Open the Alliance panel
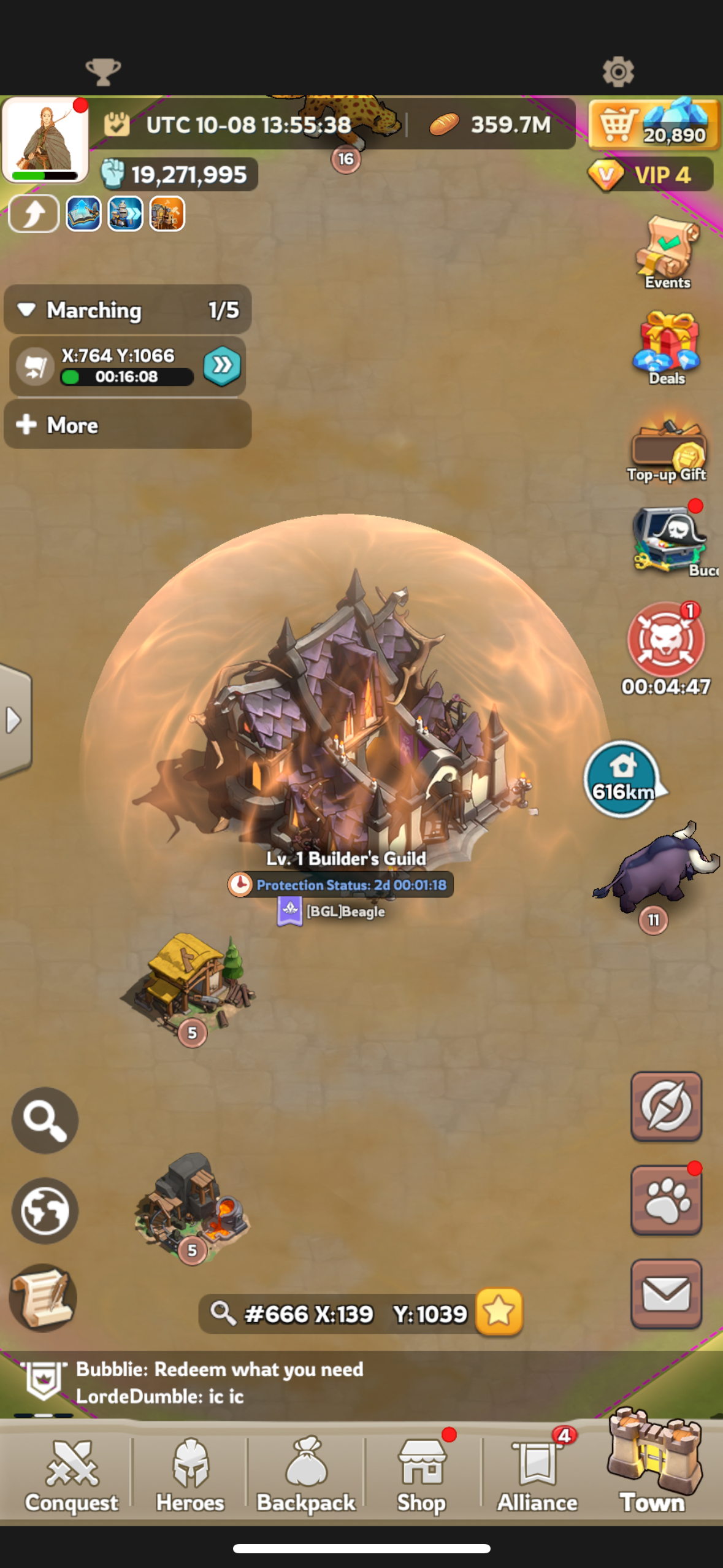The width and height of the screenshot is (723, 1568). pos(537,1475)
